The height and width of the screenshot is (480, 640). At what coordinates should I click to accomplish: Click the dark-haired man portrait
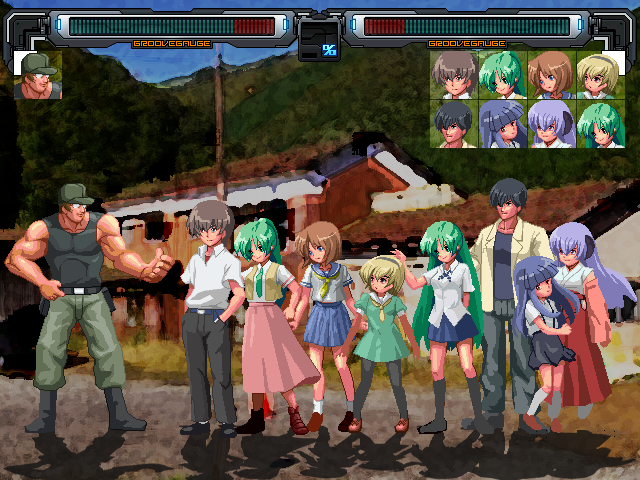point(454,124)
